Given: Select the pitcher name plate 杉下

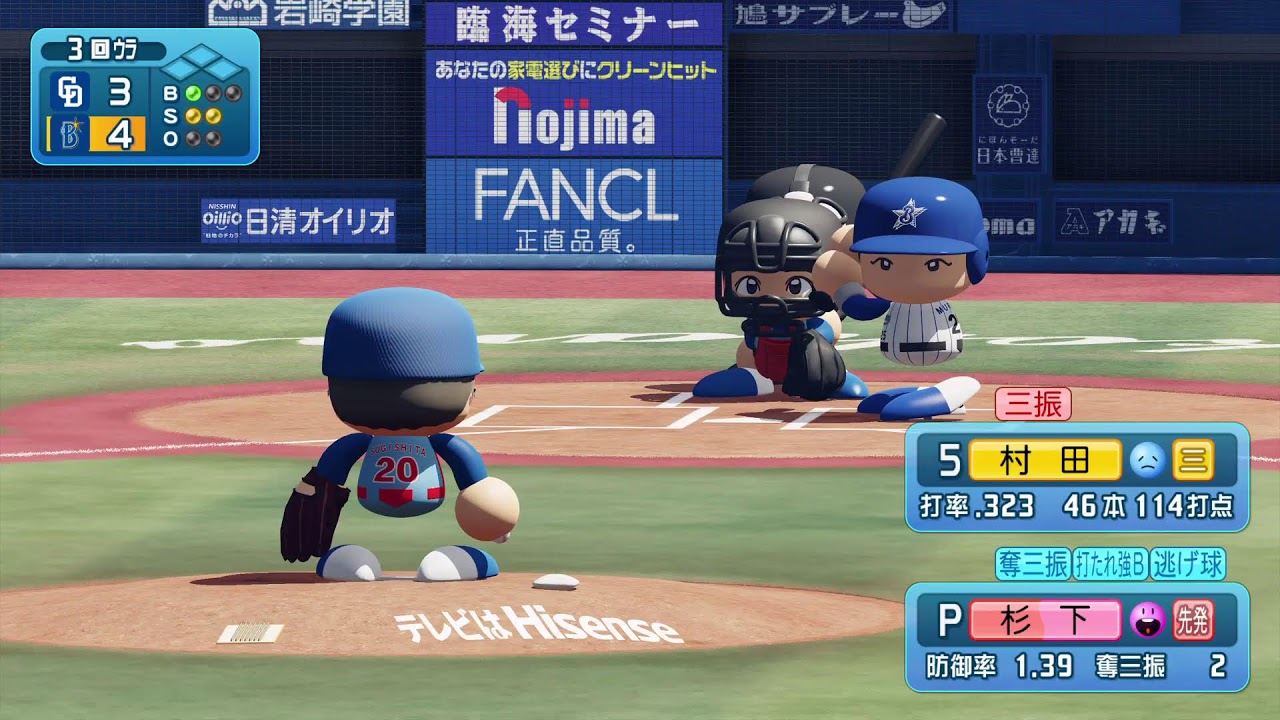Looking at the screenshot, I should (x=1045, y=620).
